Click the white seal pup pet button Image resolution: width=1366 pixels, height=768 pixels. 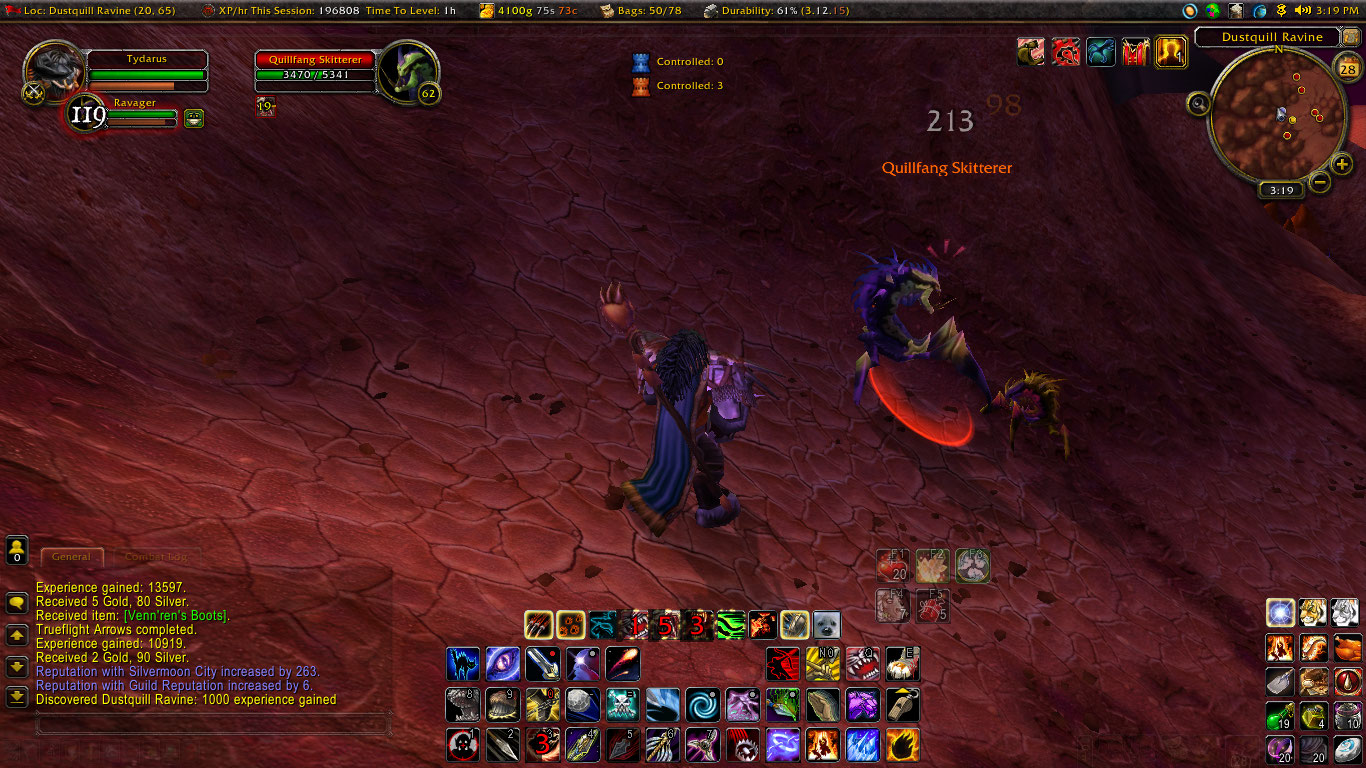(826, 626)
